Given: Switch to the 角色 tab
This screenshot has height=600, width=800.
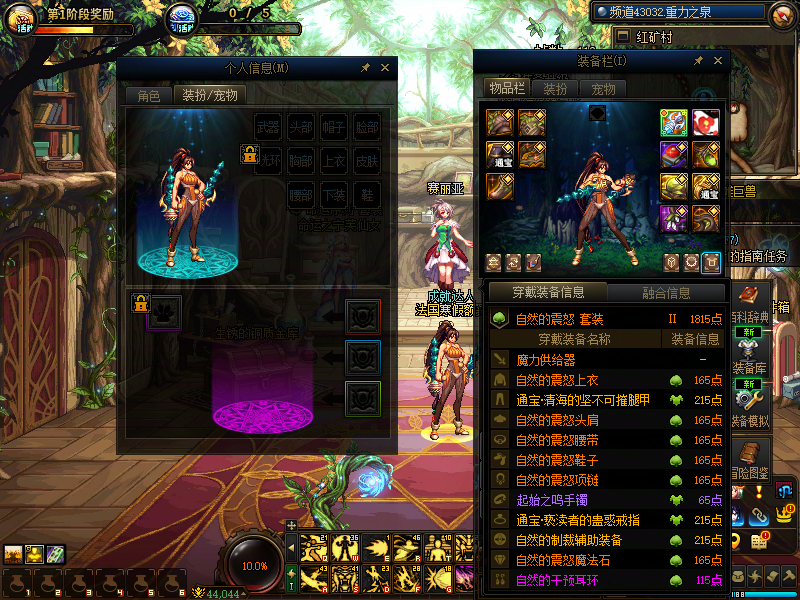Looking at the screenshot, I should coord(148,96).
